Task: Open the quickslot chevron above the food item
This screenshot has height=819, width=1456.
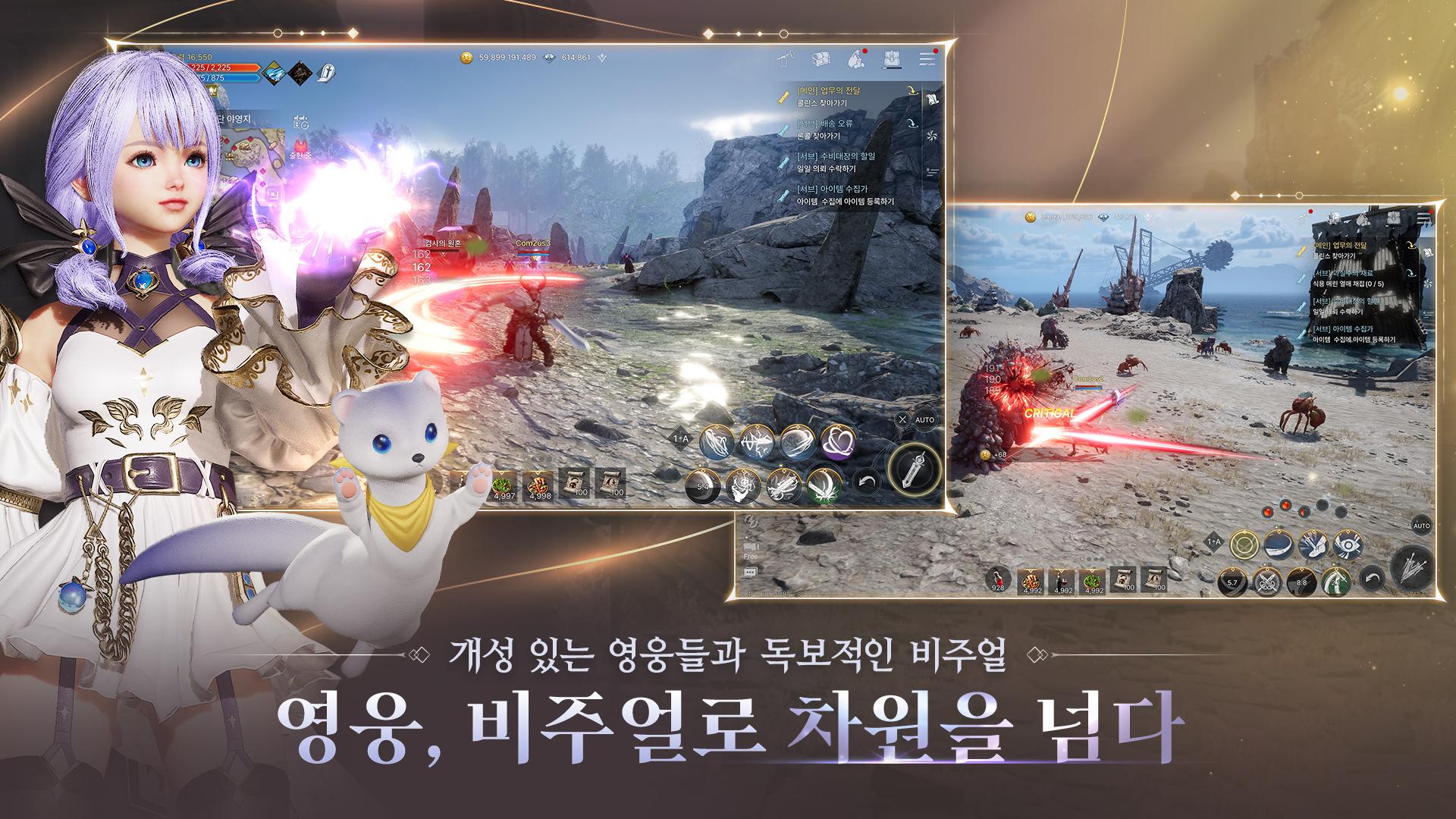Action: (538, 472)
